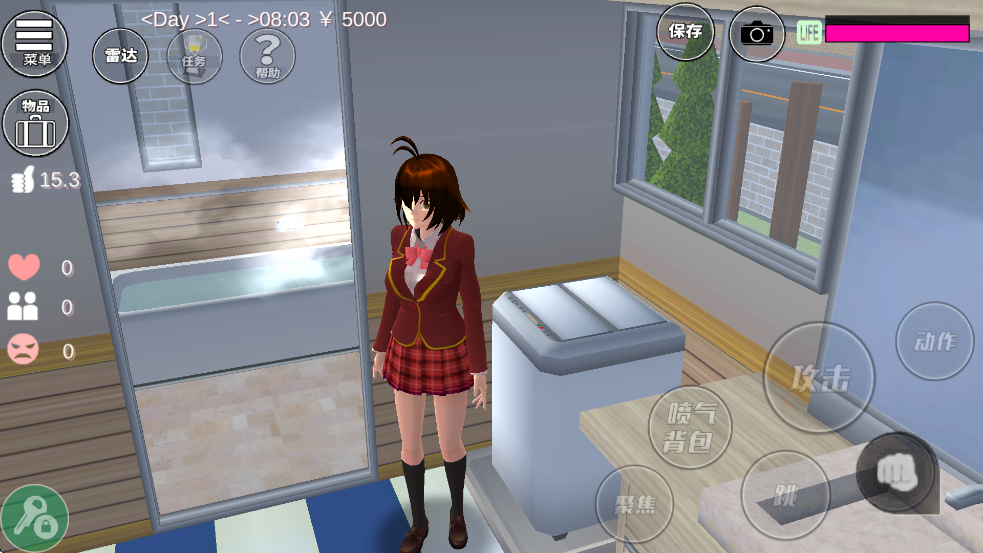Viewport: 983px width, 553px height.
Task: Tap the 跳 jump button
Action: (785, 495)
